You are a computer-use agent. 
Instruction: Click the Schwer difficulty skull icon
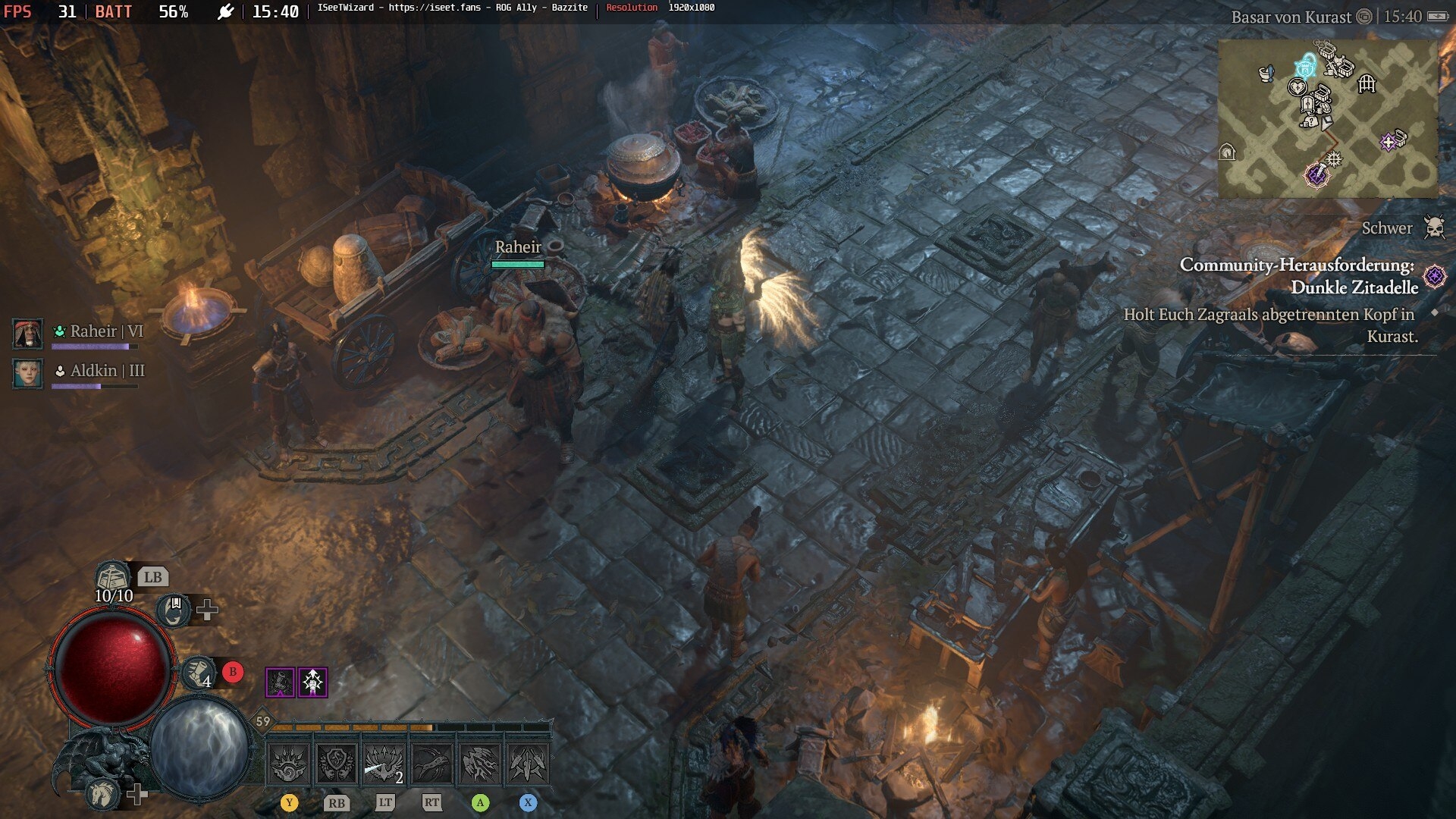[1434, 227]
